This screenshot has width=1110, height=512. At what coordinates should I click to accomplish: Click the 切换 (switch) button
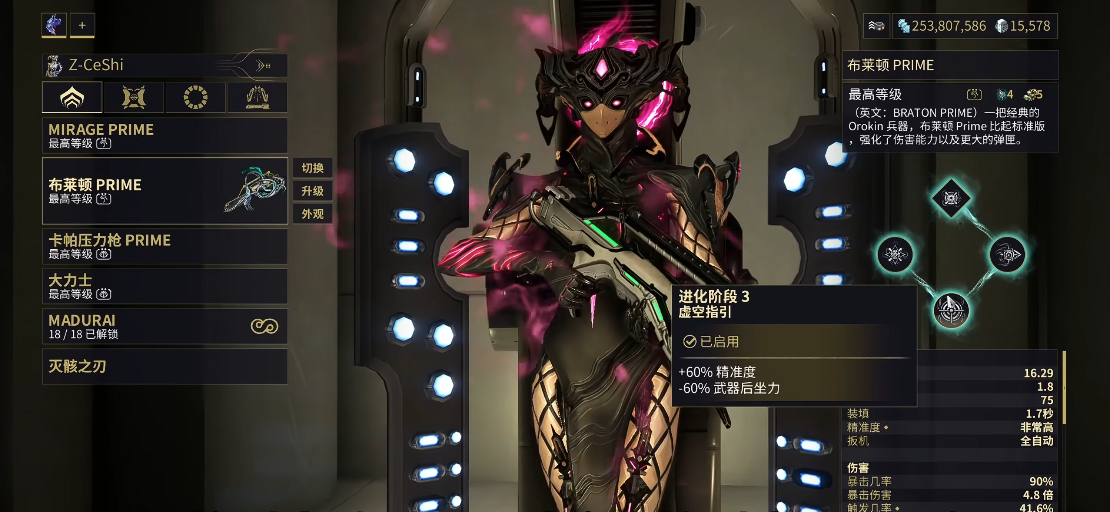tap(312, 168)
